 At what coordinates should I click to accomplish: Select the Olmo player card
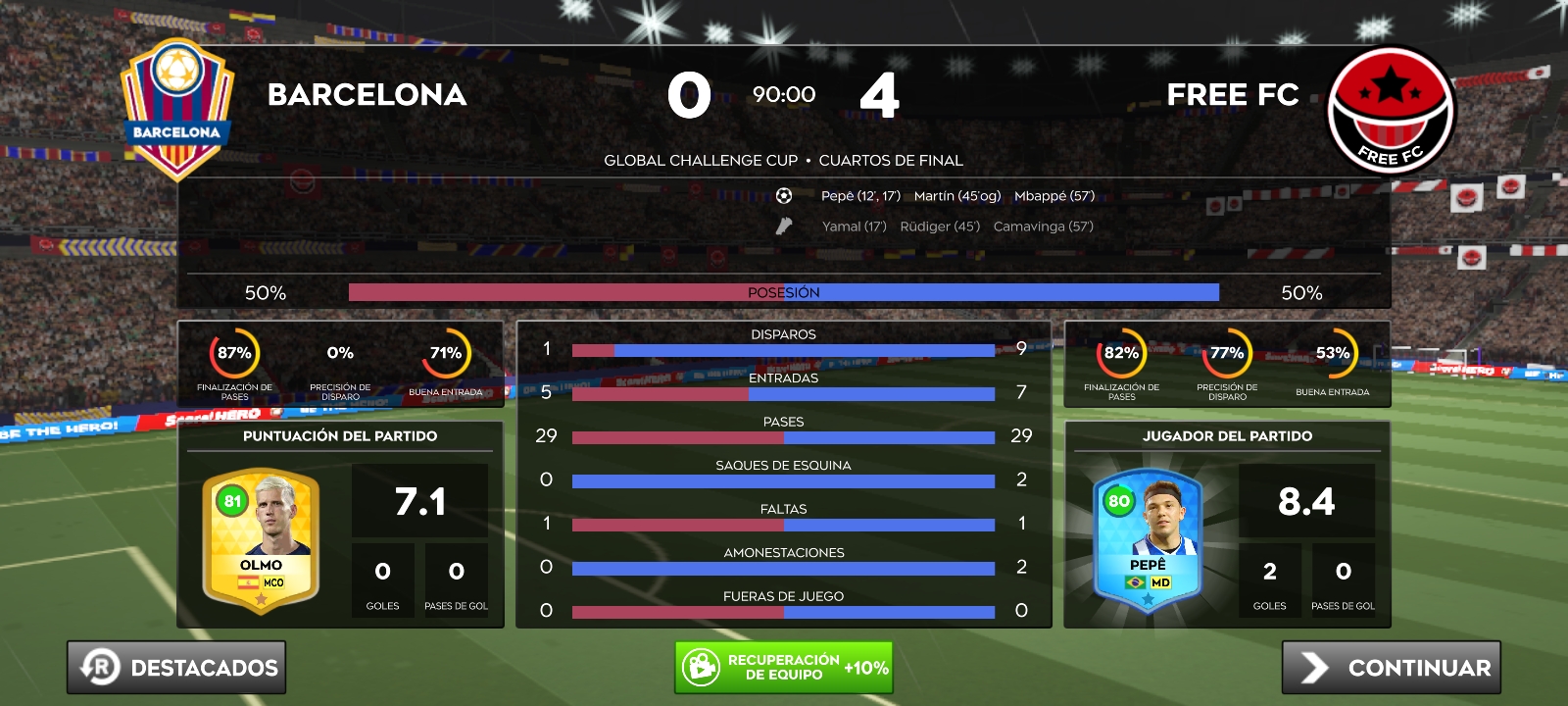click(x=261, y=540)
